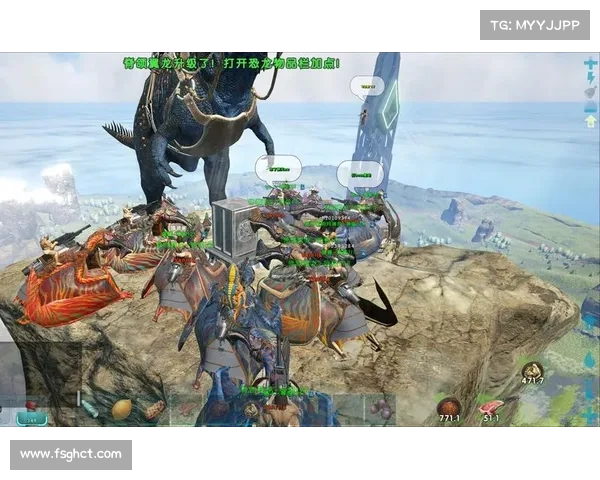Select the yellow citrus fruit hotbar slot
Image resolution: width=600 pixels, height=480 pixels.
[x=121, y=409]
